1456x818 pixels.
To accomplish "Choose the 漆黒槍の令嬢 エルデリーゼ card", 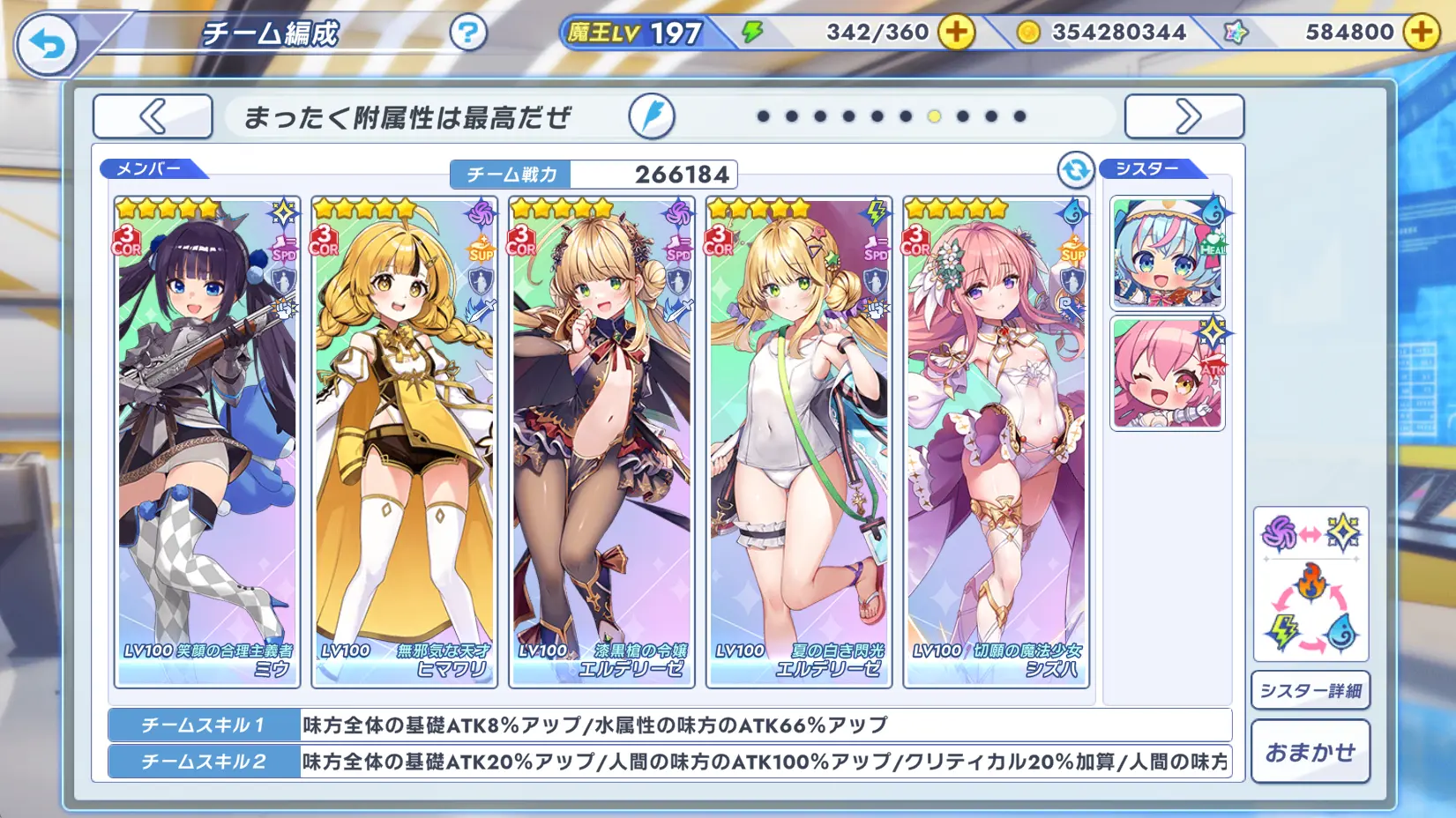I will [601, 441].
